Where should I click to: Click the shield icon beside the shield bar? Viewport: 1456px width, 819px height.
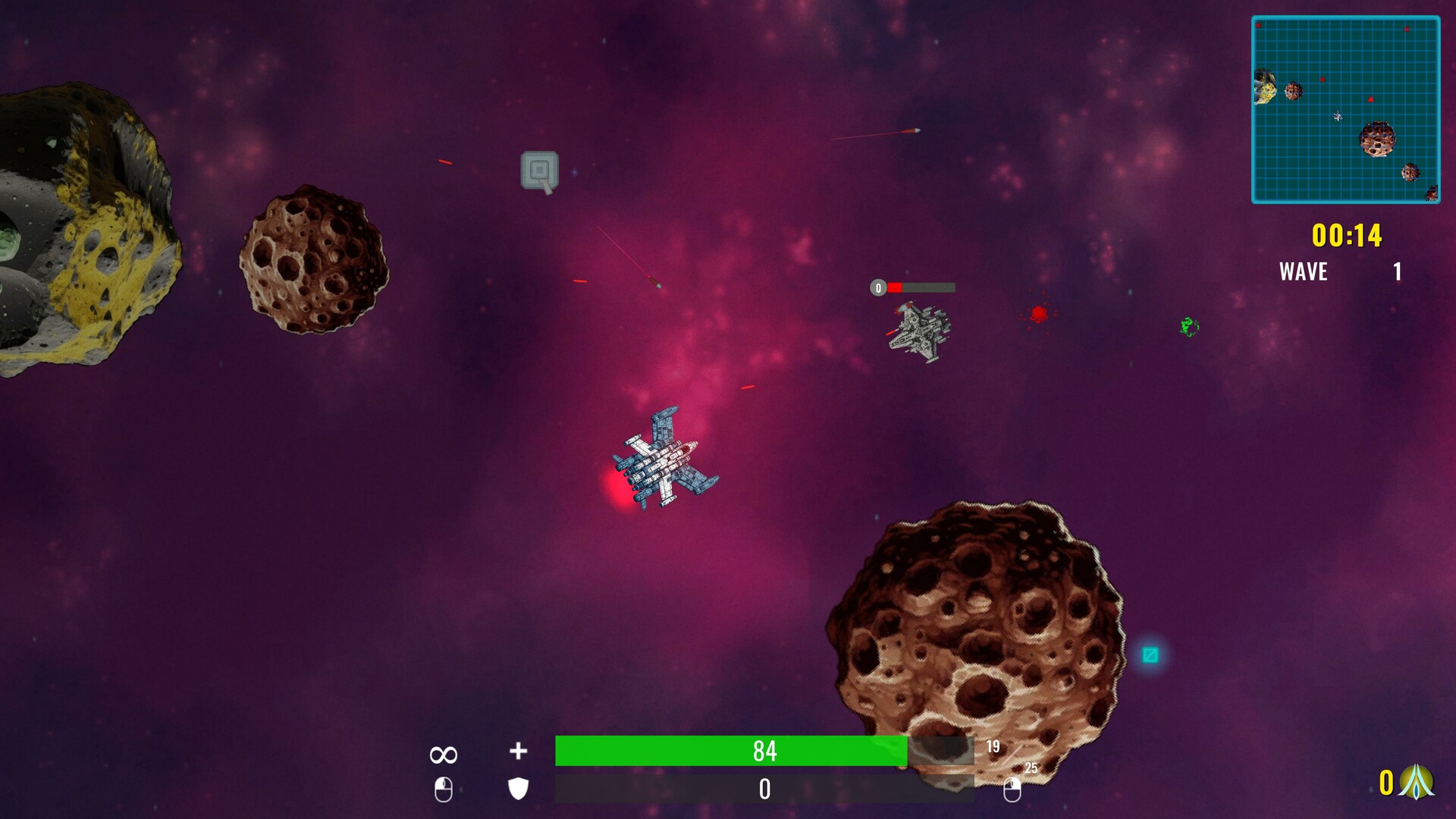(516, 790)
